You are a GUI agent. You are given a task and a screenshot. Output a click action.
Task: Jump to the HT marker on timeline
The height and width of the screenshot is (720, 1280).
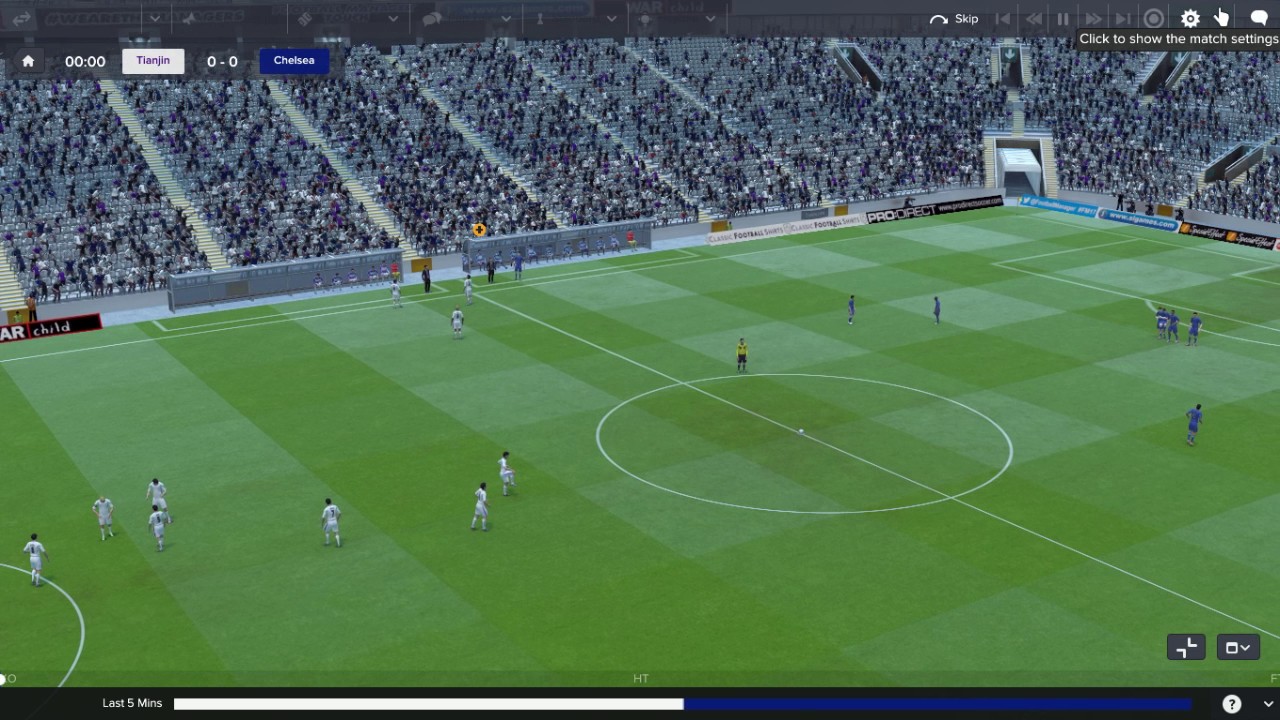click(x=641, y=678)
